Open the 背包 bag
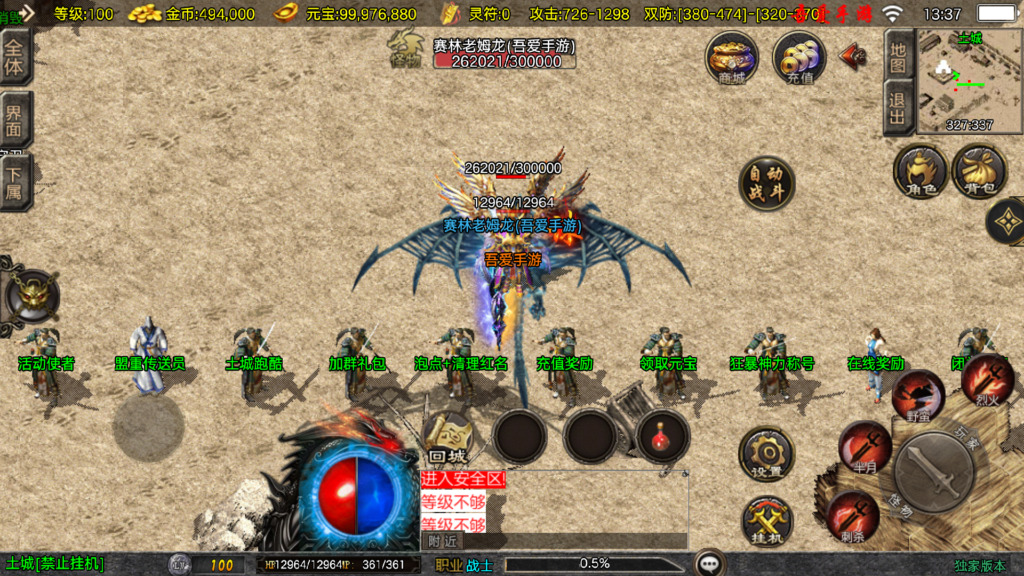This screenshot has width=1024, height=576. tap(979, 171)
